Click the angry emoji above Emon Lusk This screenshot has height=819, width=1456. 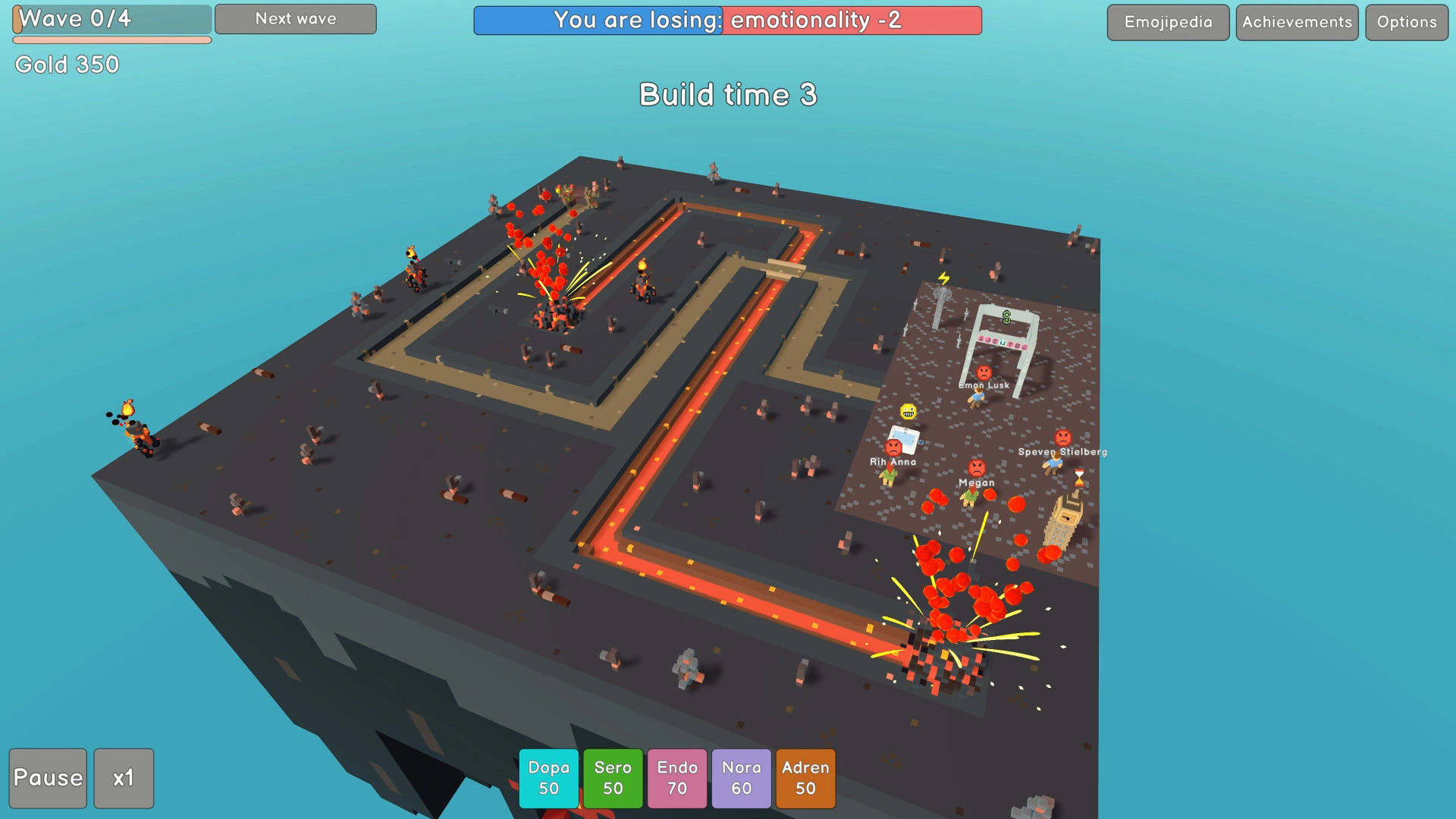point(984,374)
